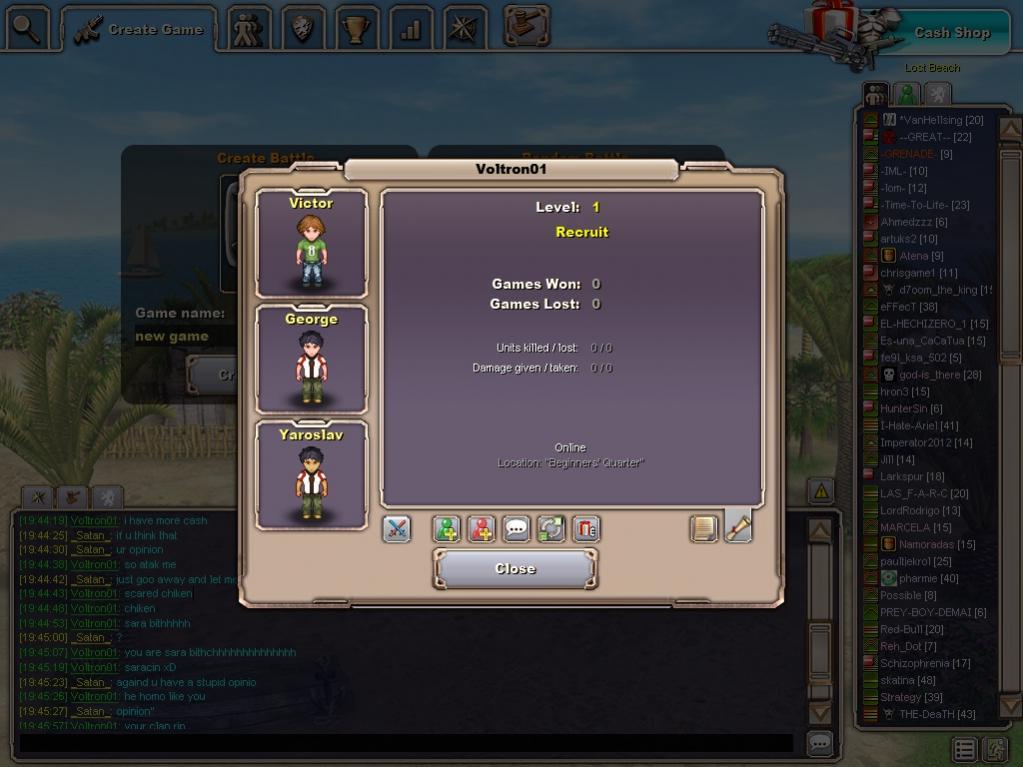Select the George character portrait
Viewport: 1023px width, 767px height.
click(311, 359)
